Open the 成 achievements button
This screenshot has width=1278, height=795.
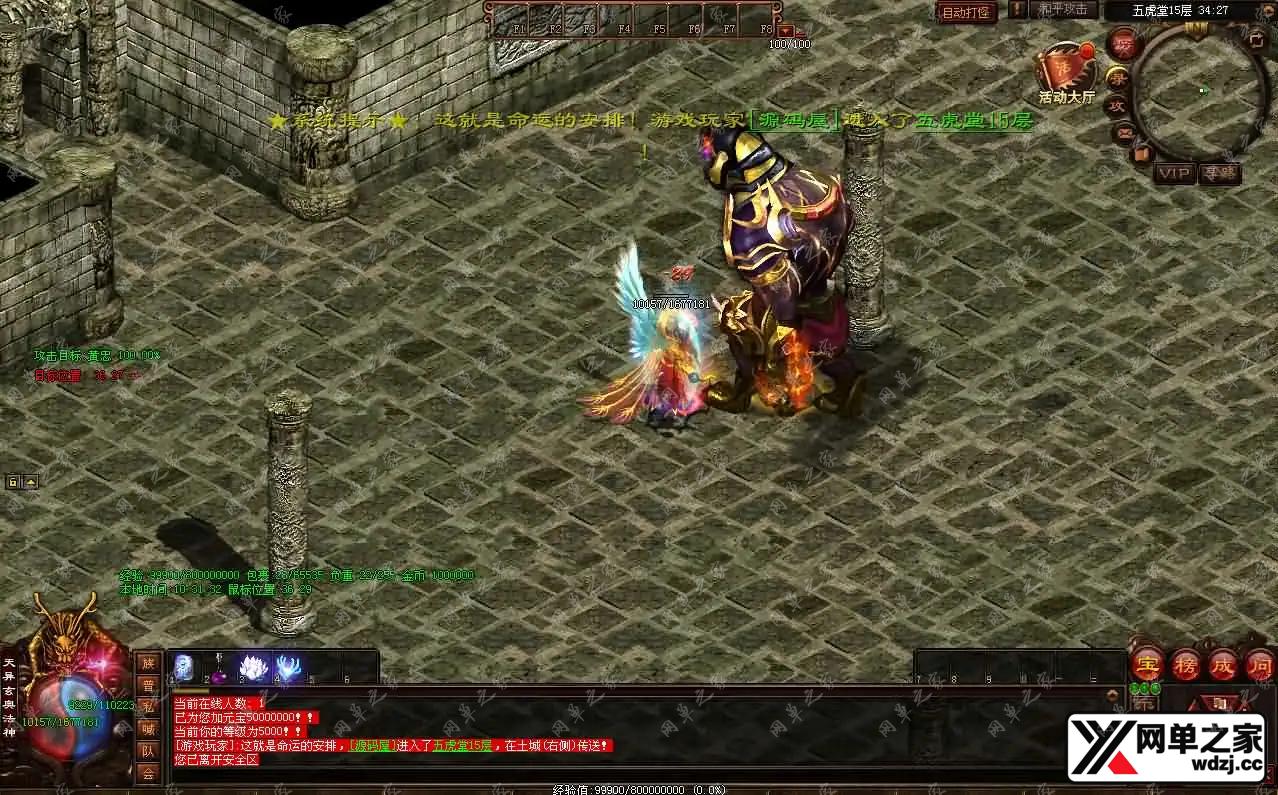coord(1223,664)
